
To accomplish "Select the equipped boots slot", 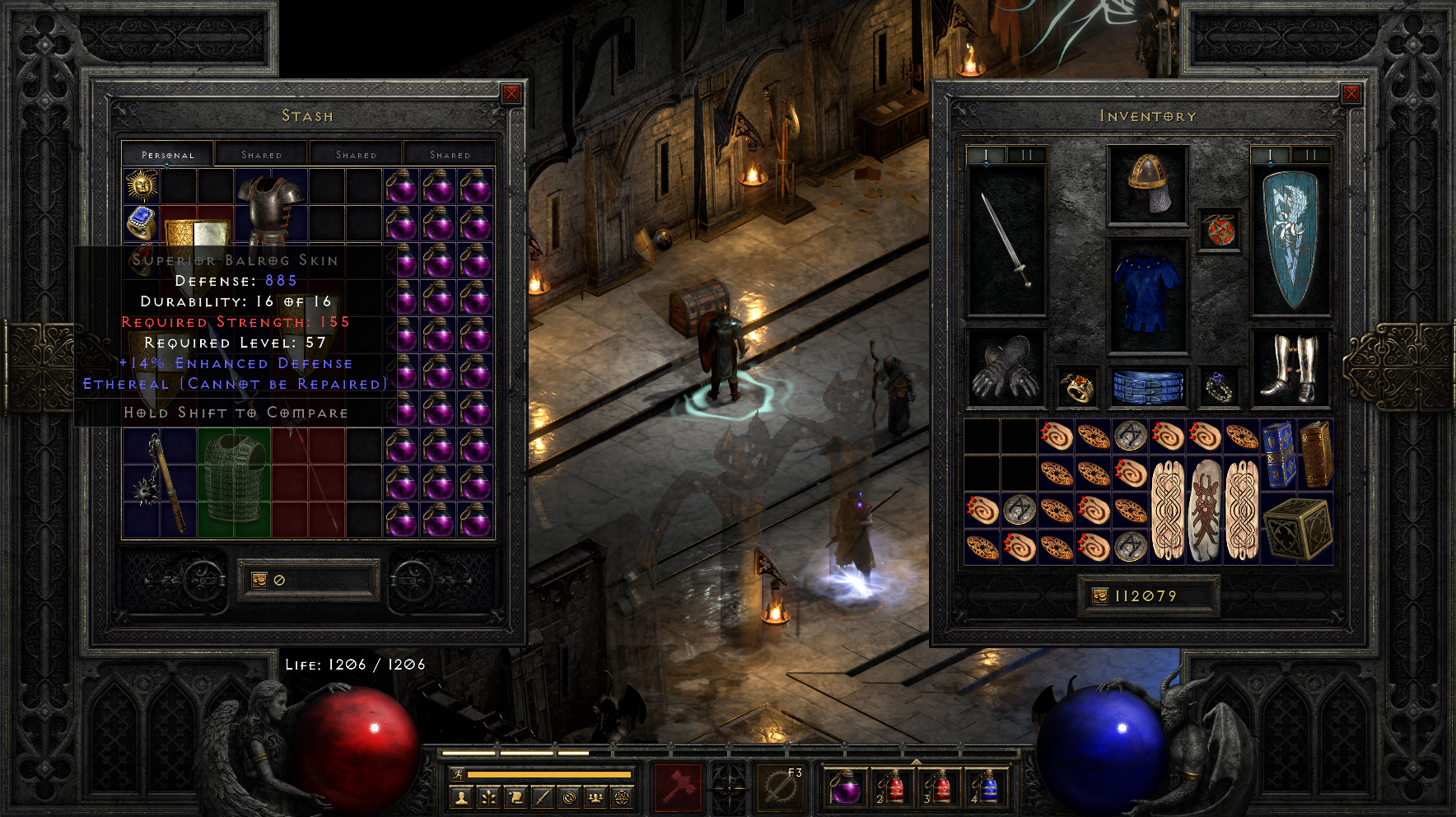I will tap(1290, 368).
